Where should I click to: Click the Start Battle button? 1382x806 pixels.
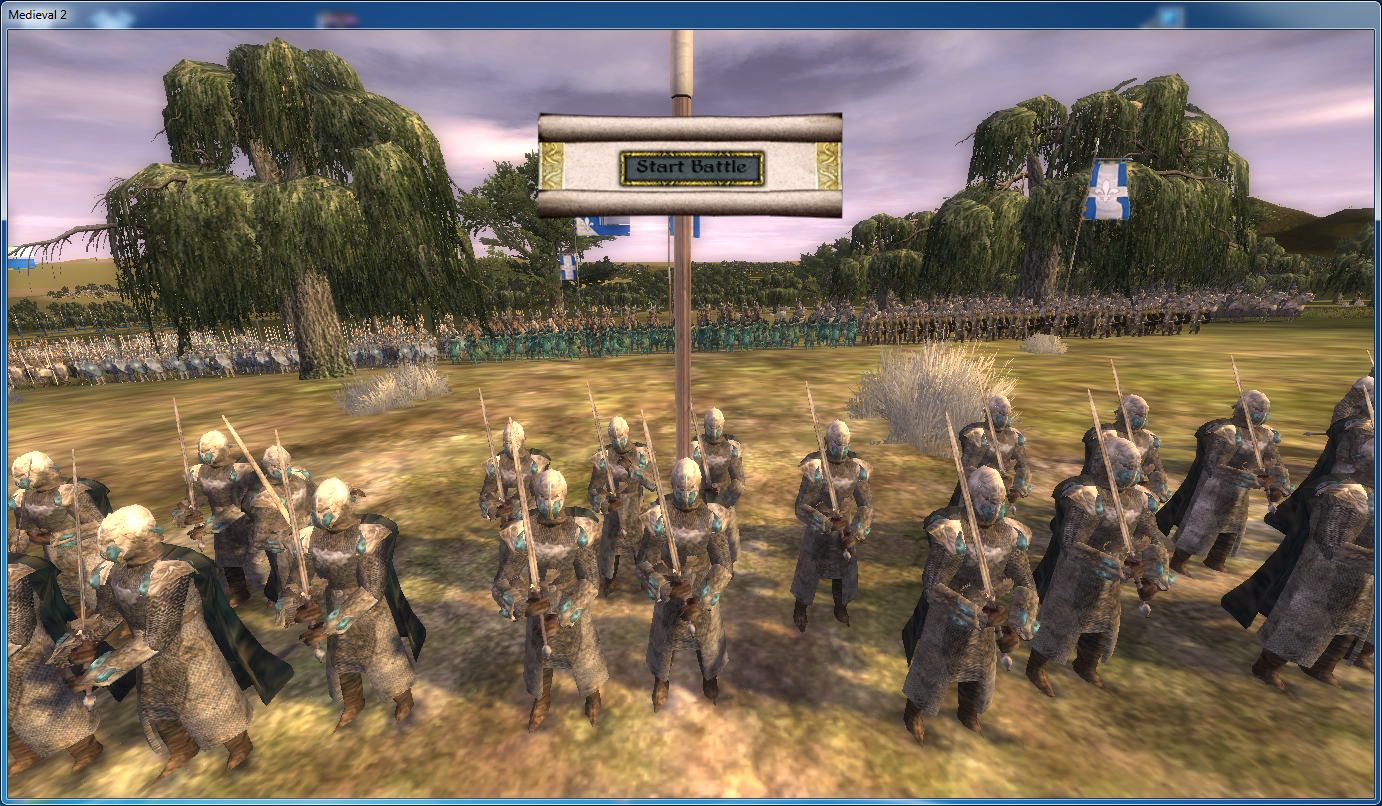click(692, 167)
